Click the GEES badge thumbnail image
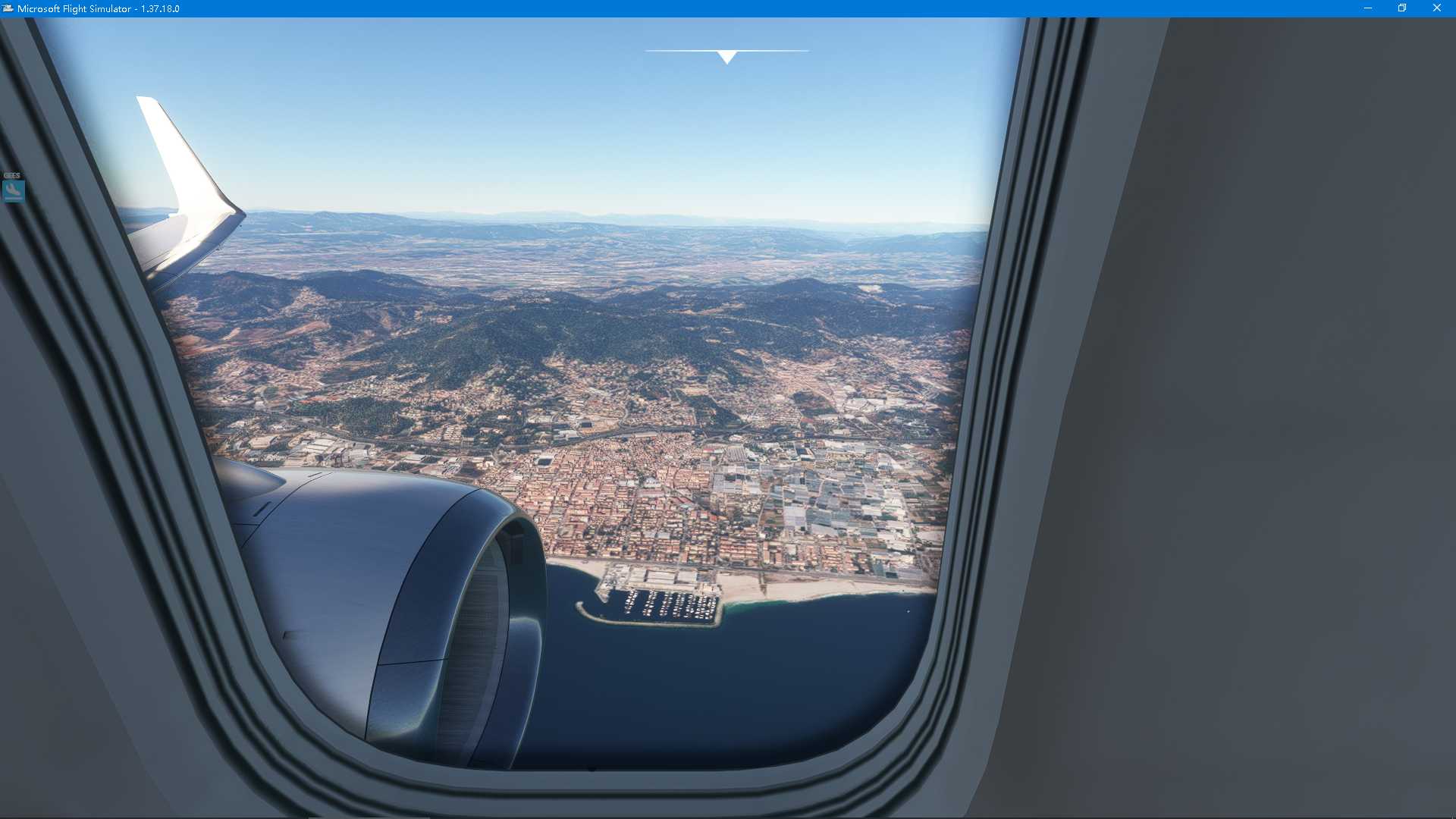Screen dimensions: 1456x819 click(13, 191)
